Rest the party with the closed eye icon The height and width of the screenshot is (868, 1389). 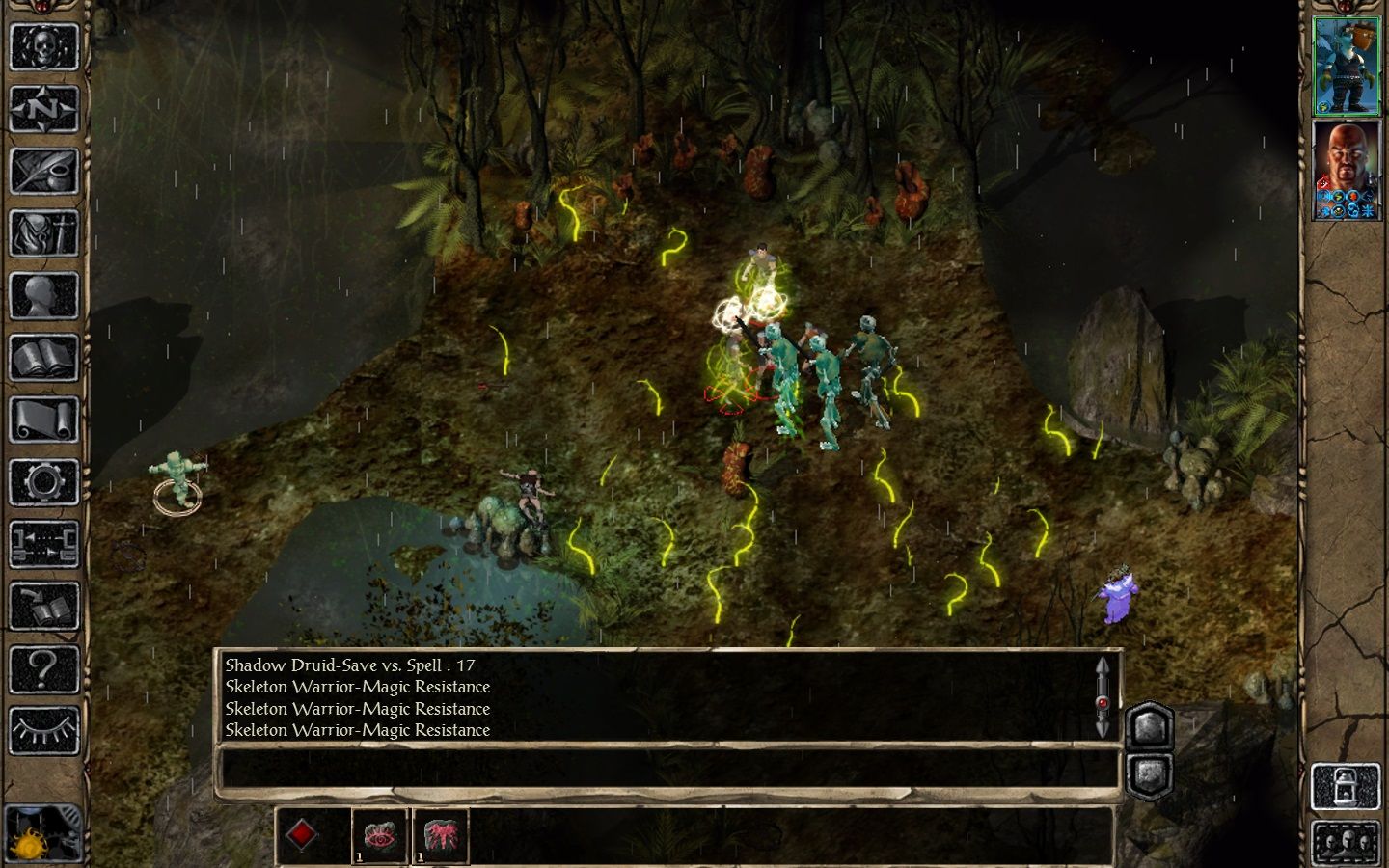pyautogui.click(x=43, y=730)
